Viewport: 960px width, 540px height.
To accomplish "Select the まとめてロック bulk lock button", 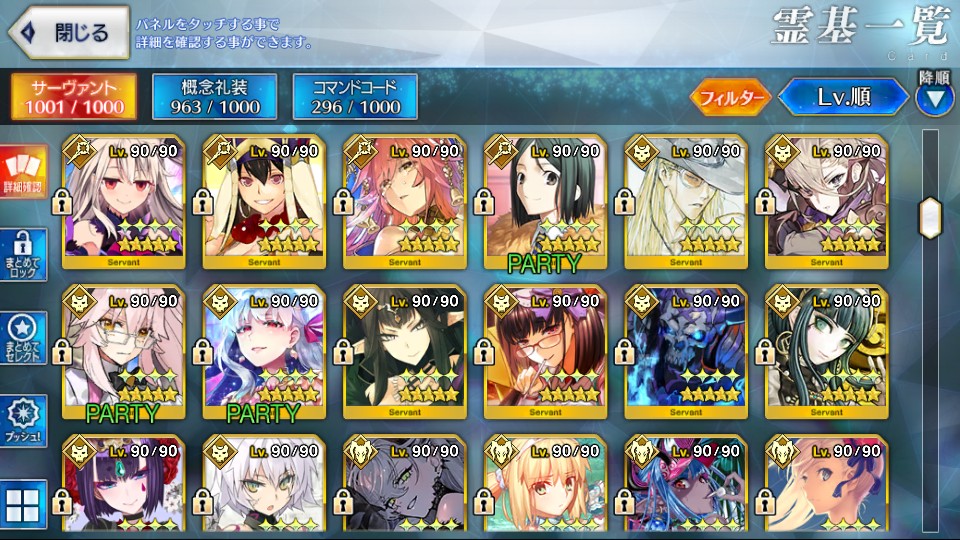I will pos(24,252).
